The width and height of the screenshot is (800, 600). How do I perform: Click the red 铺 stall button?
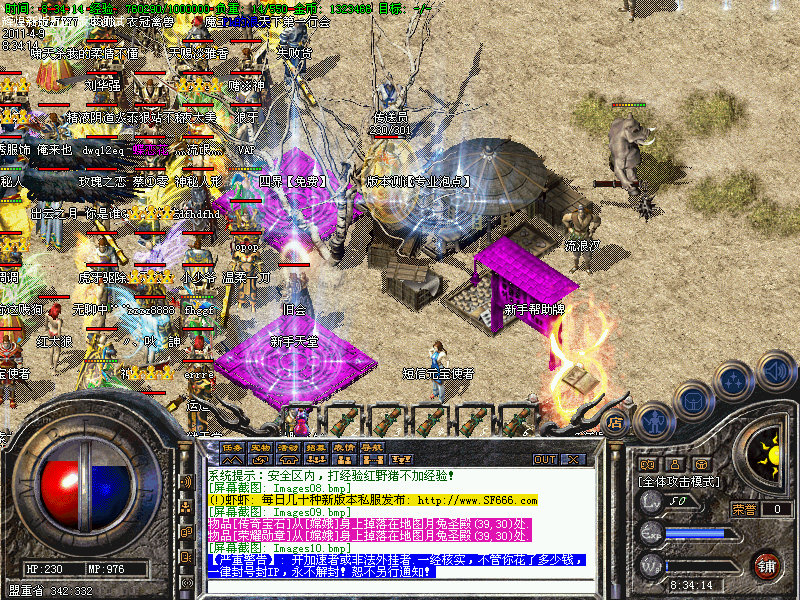766,565
